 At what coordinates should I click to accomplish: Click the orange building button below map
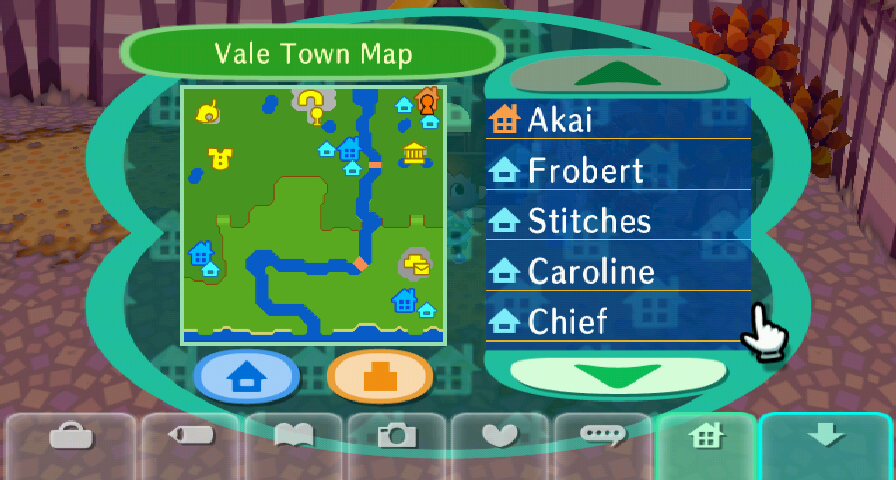(x=379, y=378)
